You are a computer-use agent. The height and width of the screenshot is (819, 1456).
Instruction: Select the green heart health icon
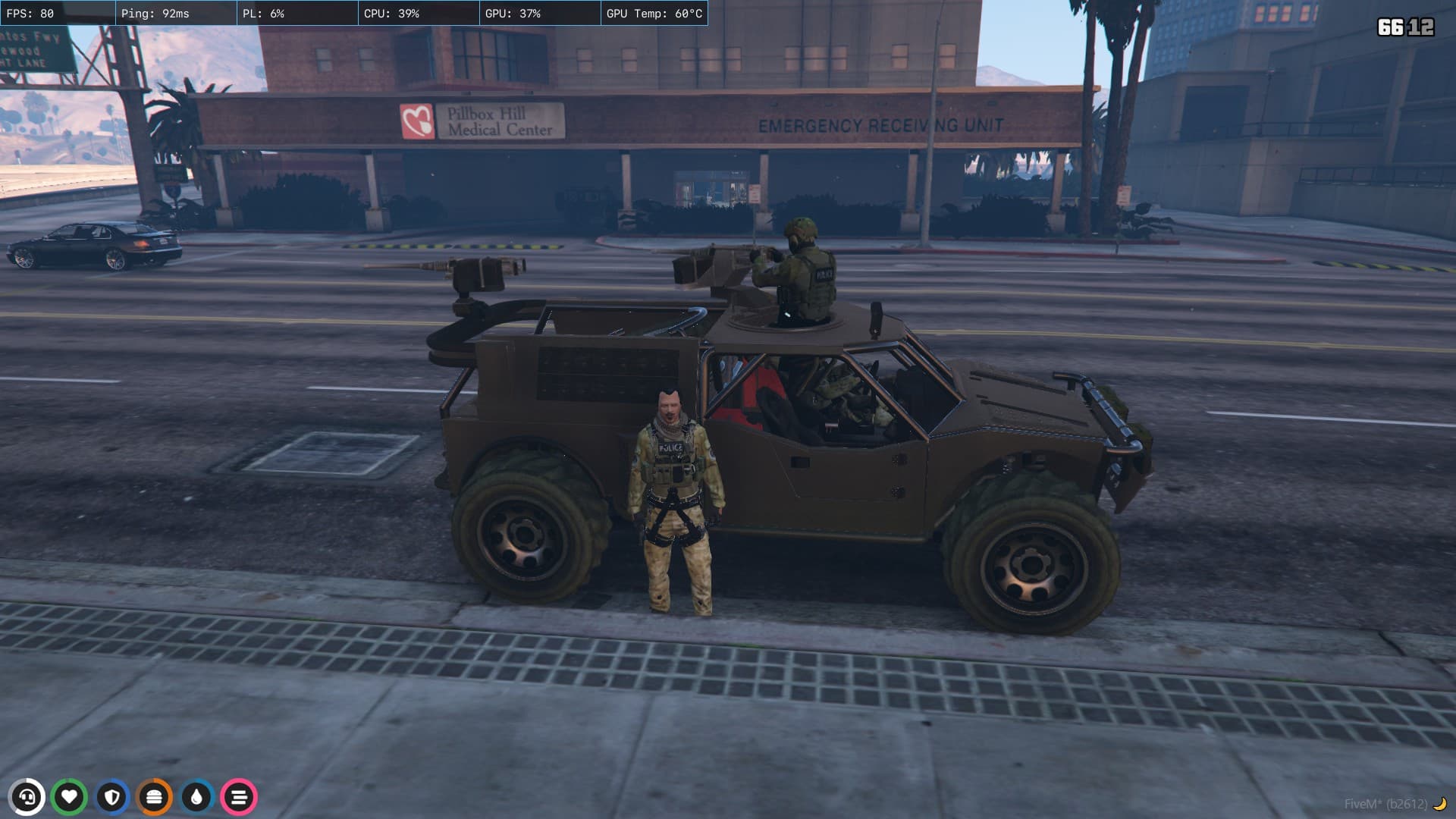pyautogui.click(x=70, y=797)
